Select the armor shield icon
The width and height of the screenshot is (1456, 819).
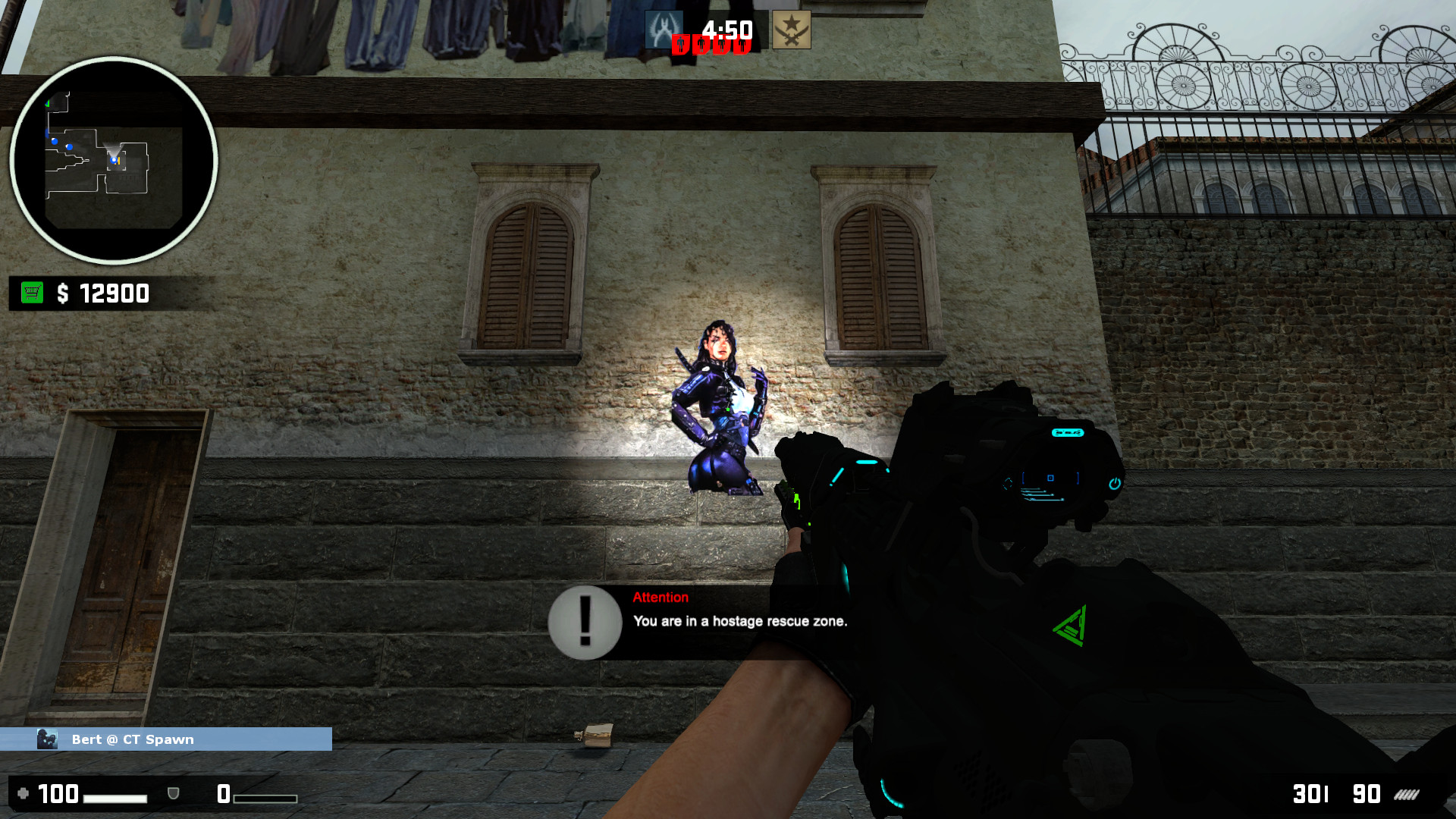[173, 793]
